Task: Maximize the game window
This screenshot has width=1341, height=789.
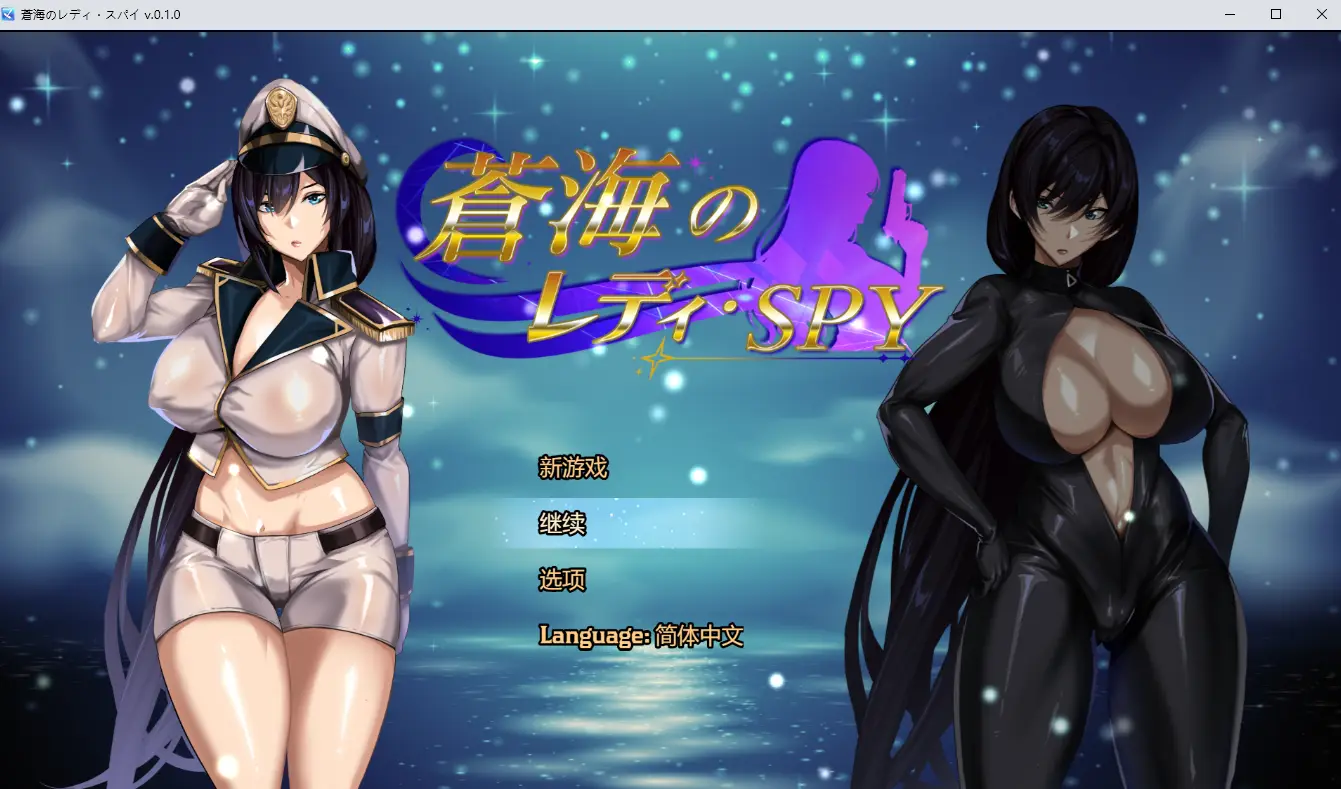Action: [1275, 14]
